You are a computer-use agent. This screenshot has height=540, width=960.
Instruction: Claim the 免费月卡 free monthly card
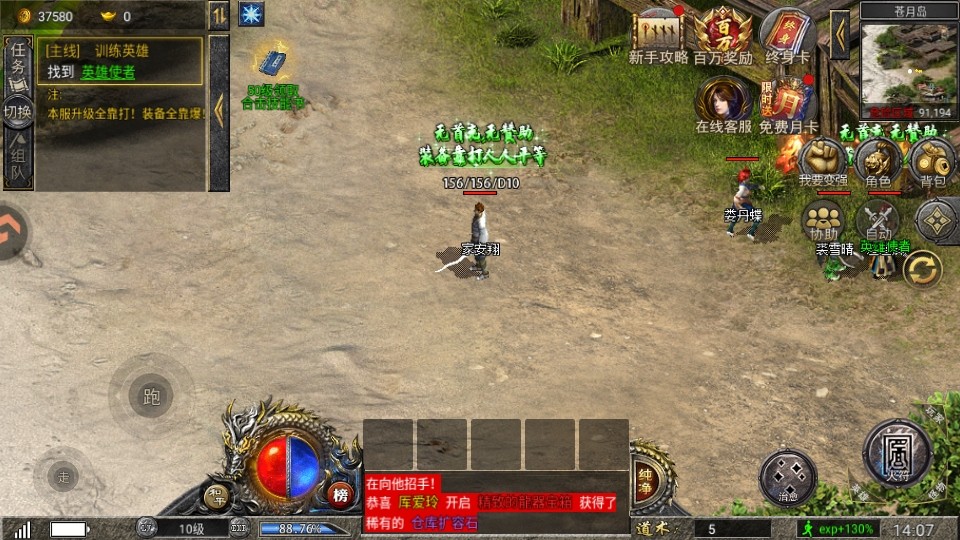(787, 103)
